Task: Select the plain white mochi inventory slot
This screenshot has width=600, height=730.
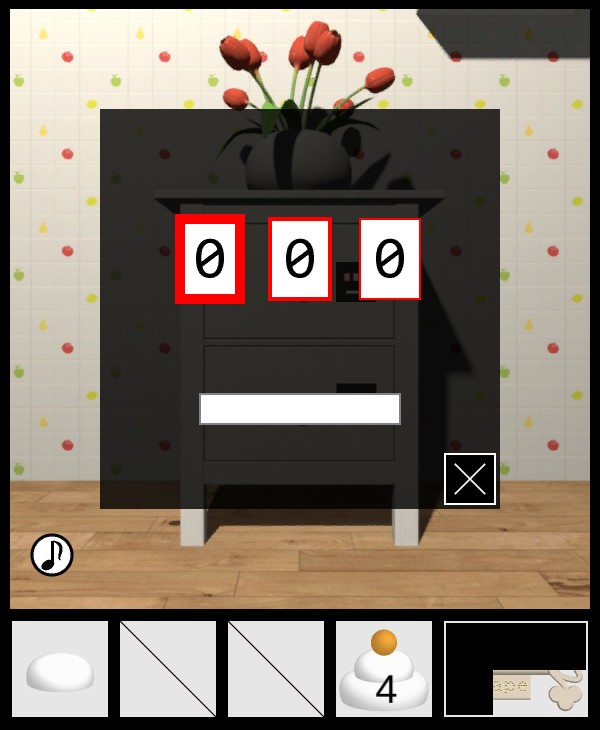Action: point(60,669)
